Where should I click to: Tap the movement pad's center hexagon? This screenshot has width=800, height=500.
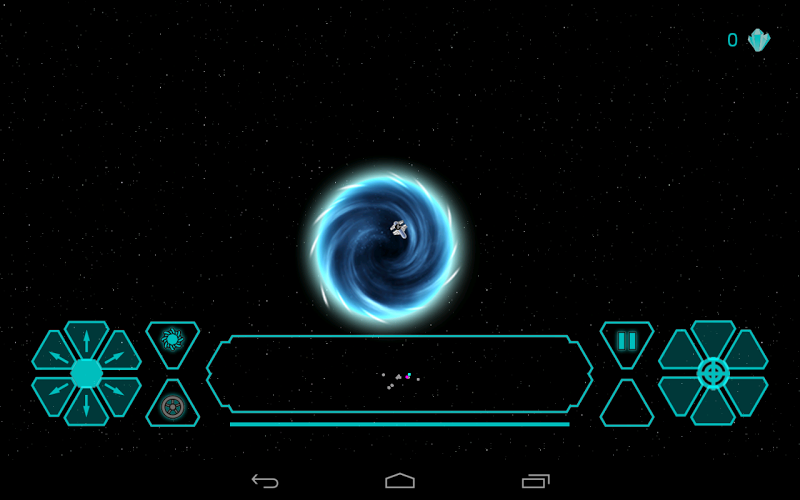[86, 373]
